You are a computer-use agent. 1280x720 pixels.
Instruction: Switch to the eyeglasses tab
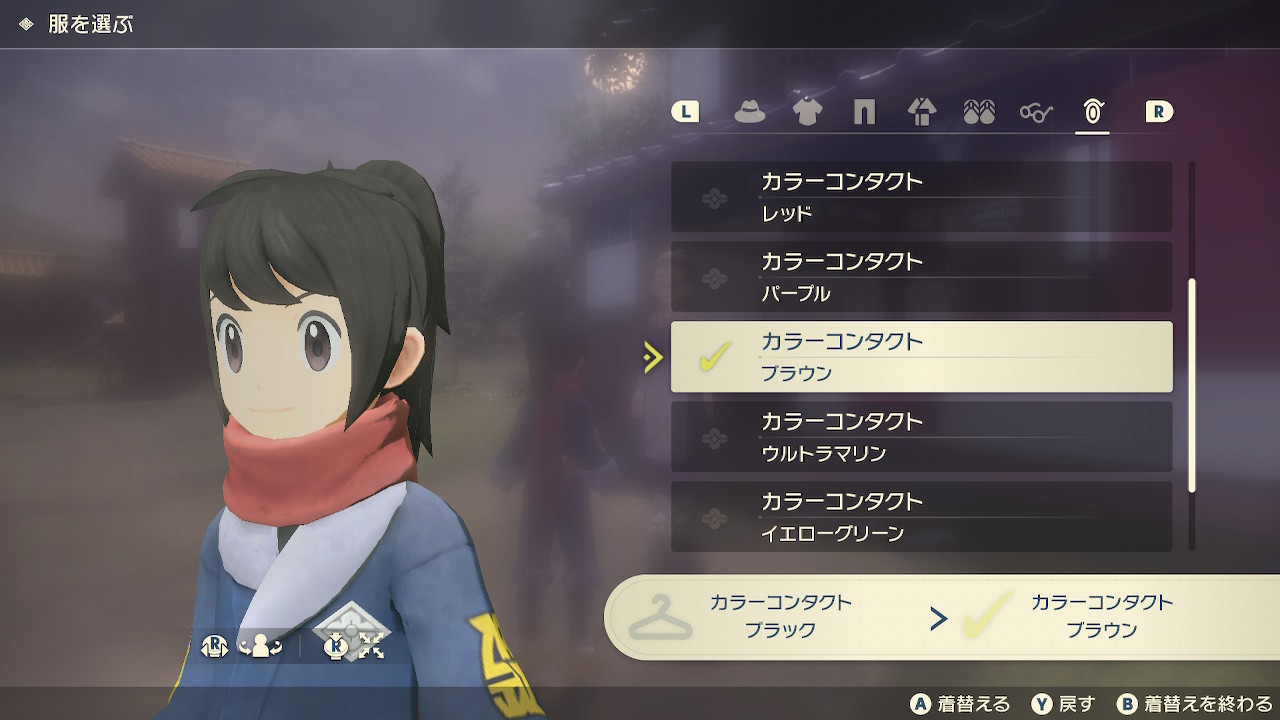point(1036,112)
